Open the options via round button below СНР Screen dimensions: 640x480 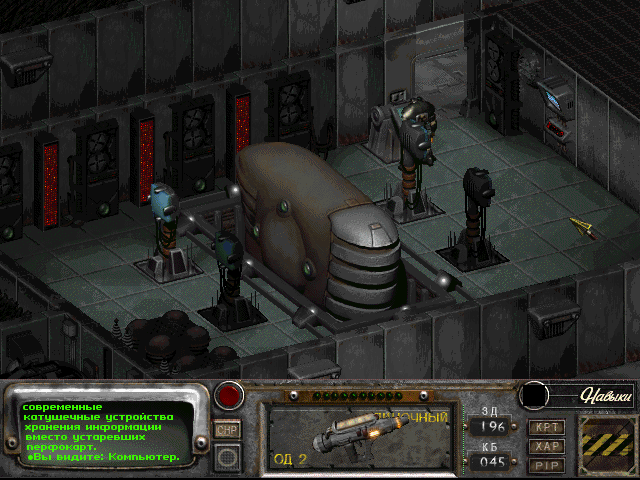[228, 457]
